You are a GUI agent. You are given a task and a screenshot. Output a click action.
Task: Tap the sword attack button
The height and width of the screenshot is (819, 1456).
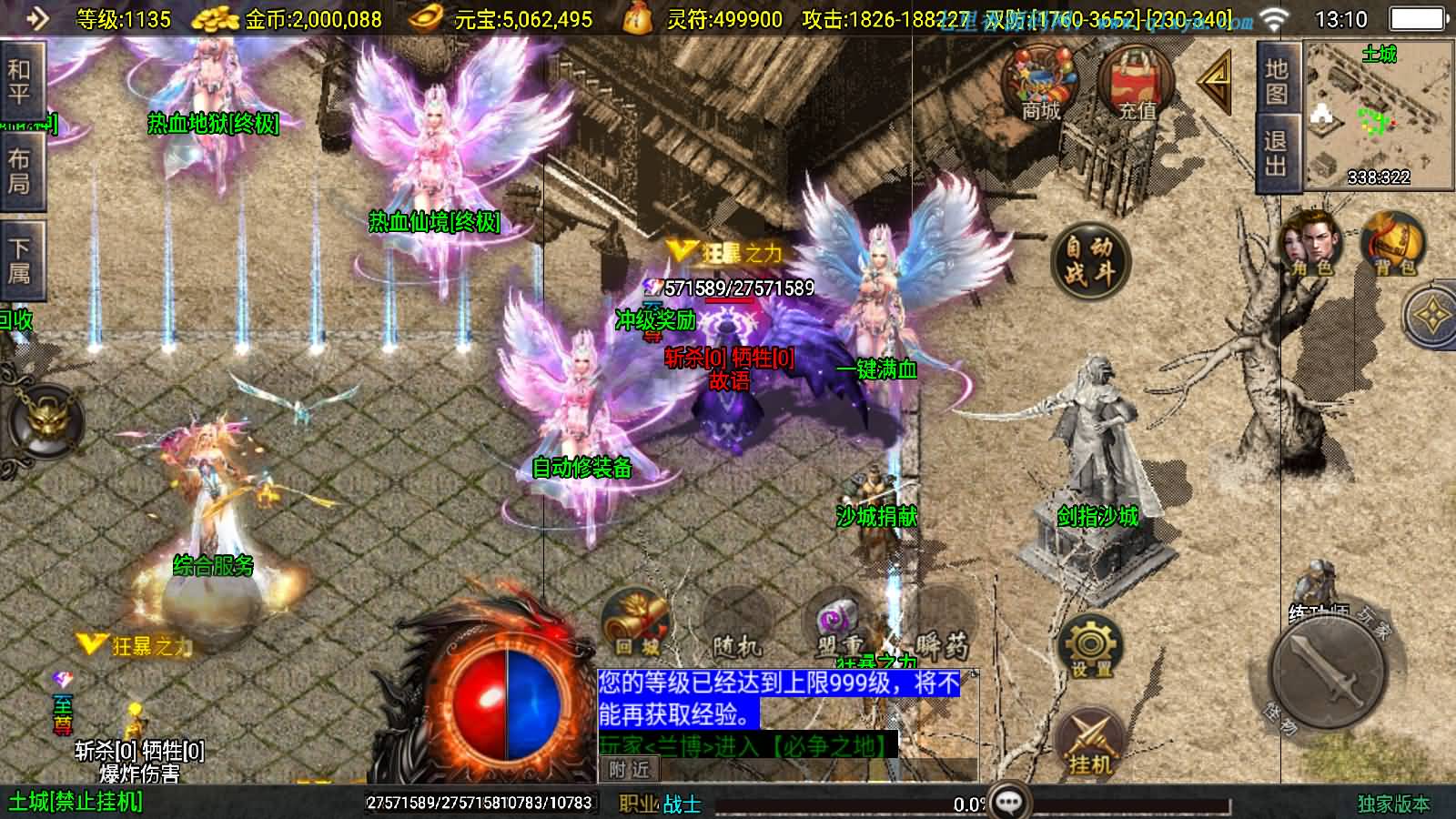(x=1331, y=669)
